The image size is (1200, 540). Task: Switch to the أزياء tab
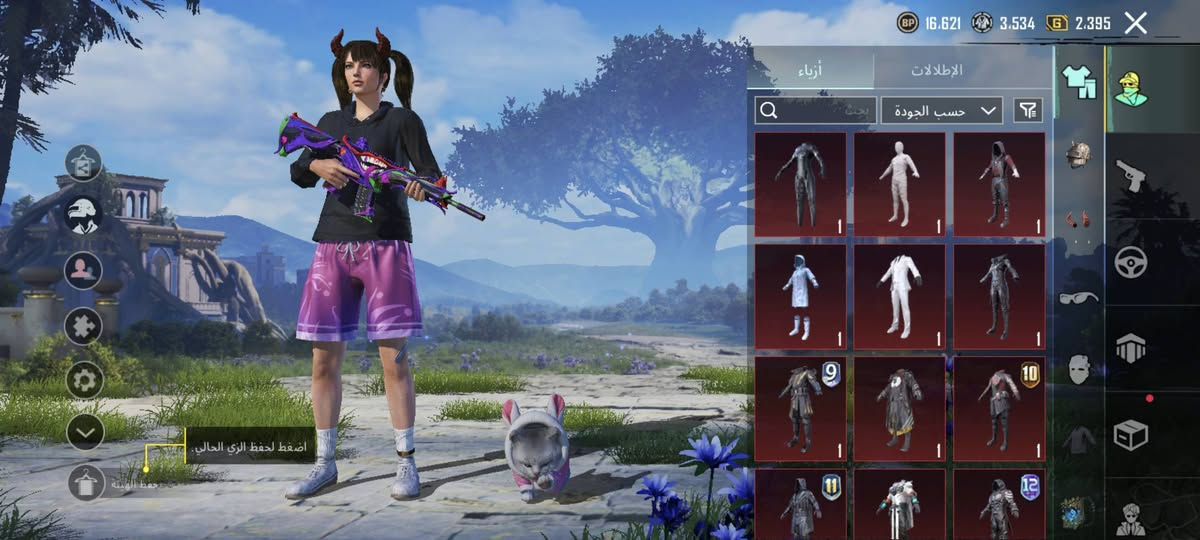pyautogui.click(x=810, y=70)
